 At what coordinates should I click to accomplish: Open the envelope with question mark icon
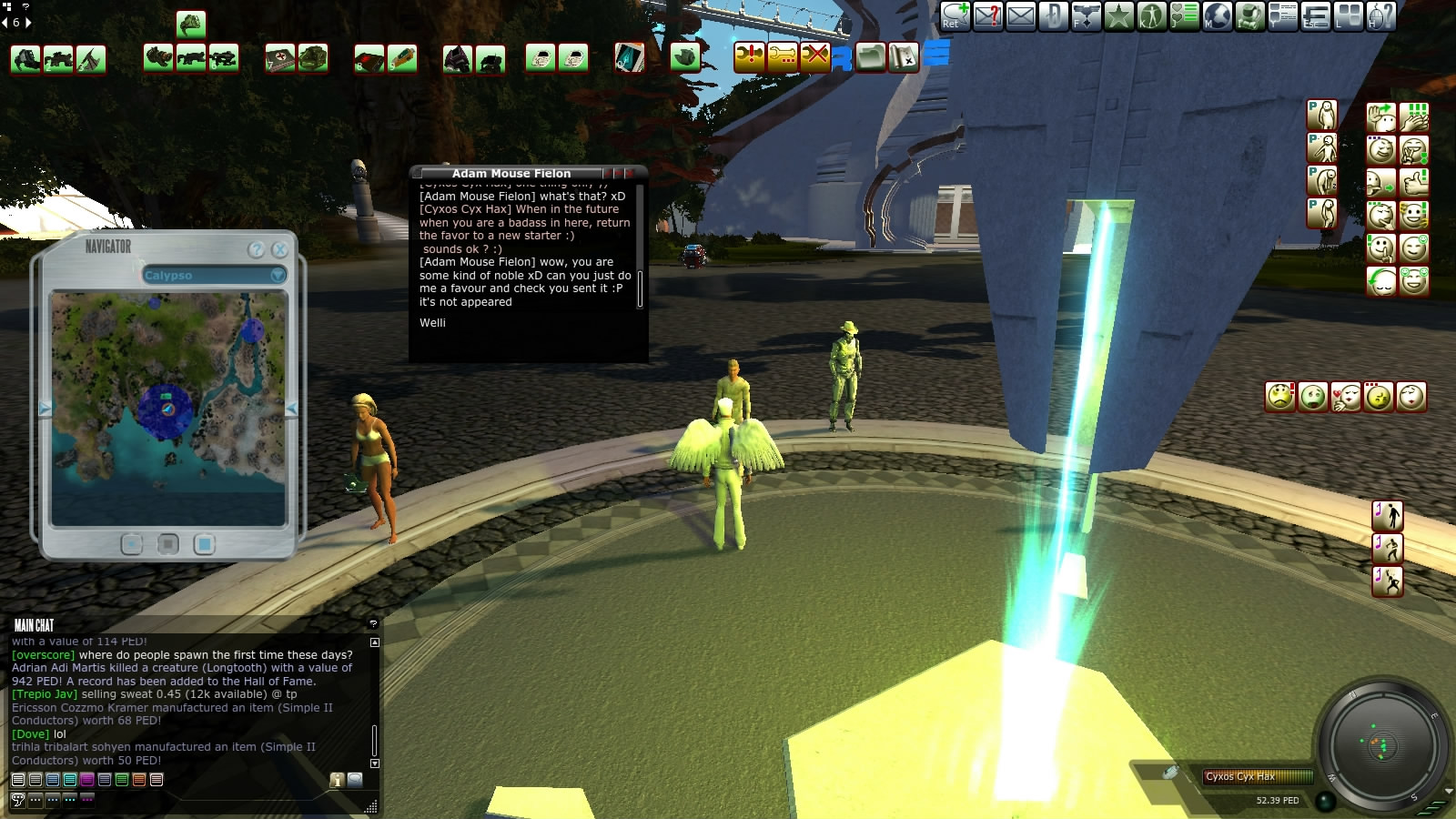coord(987,16)
